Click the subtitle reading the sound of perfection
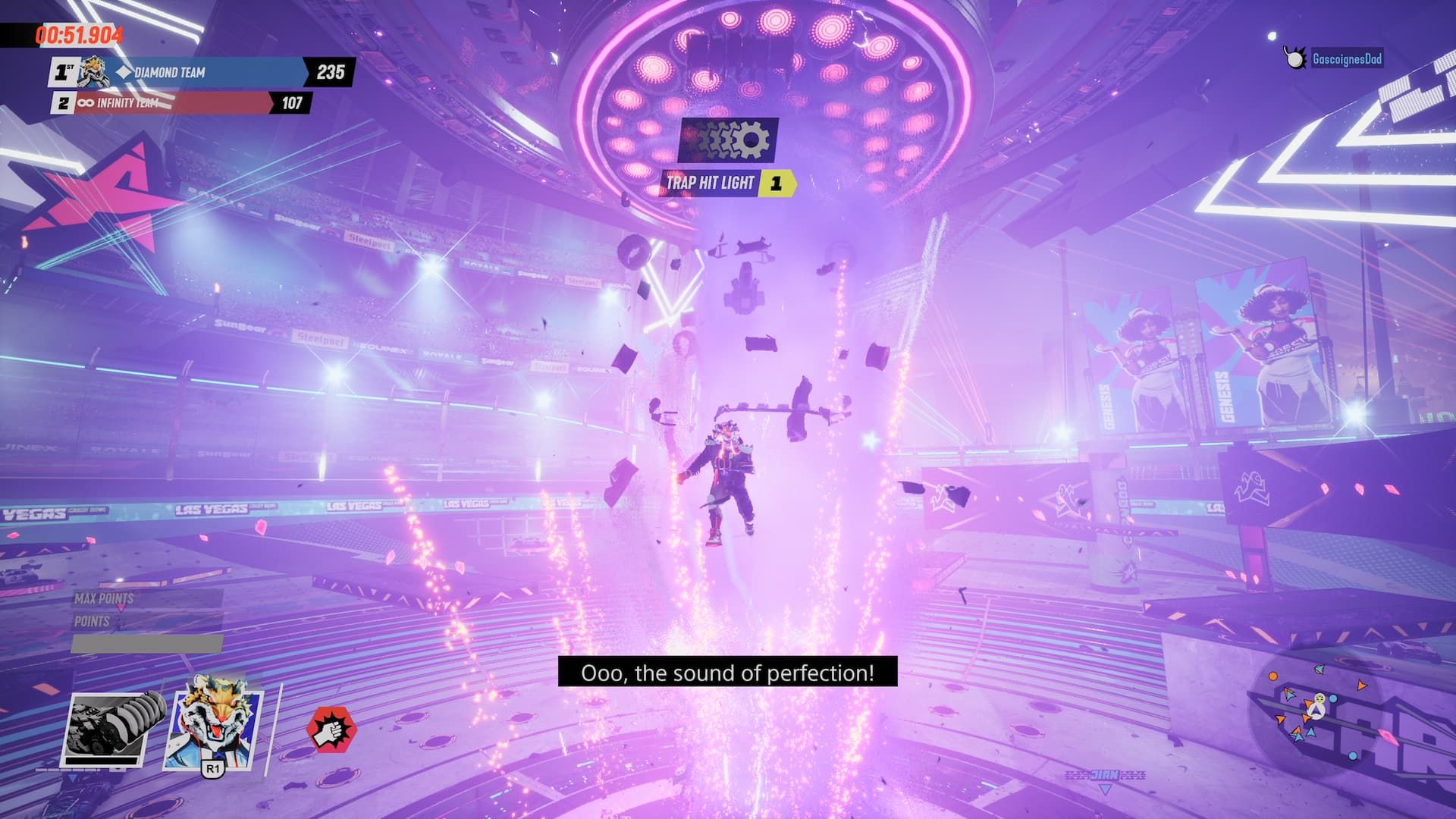This screenshot has height=819, width=1456. pyautogui.click(x=728, y=671)
